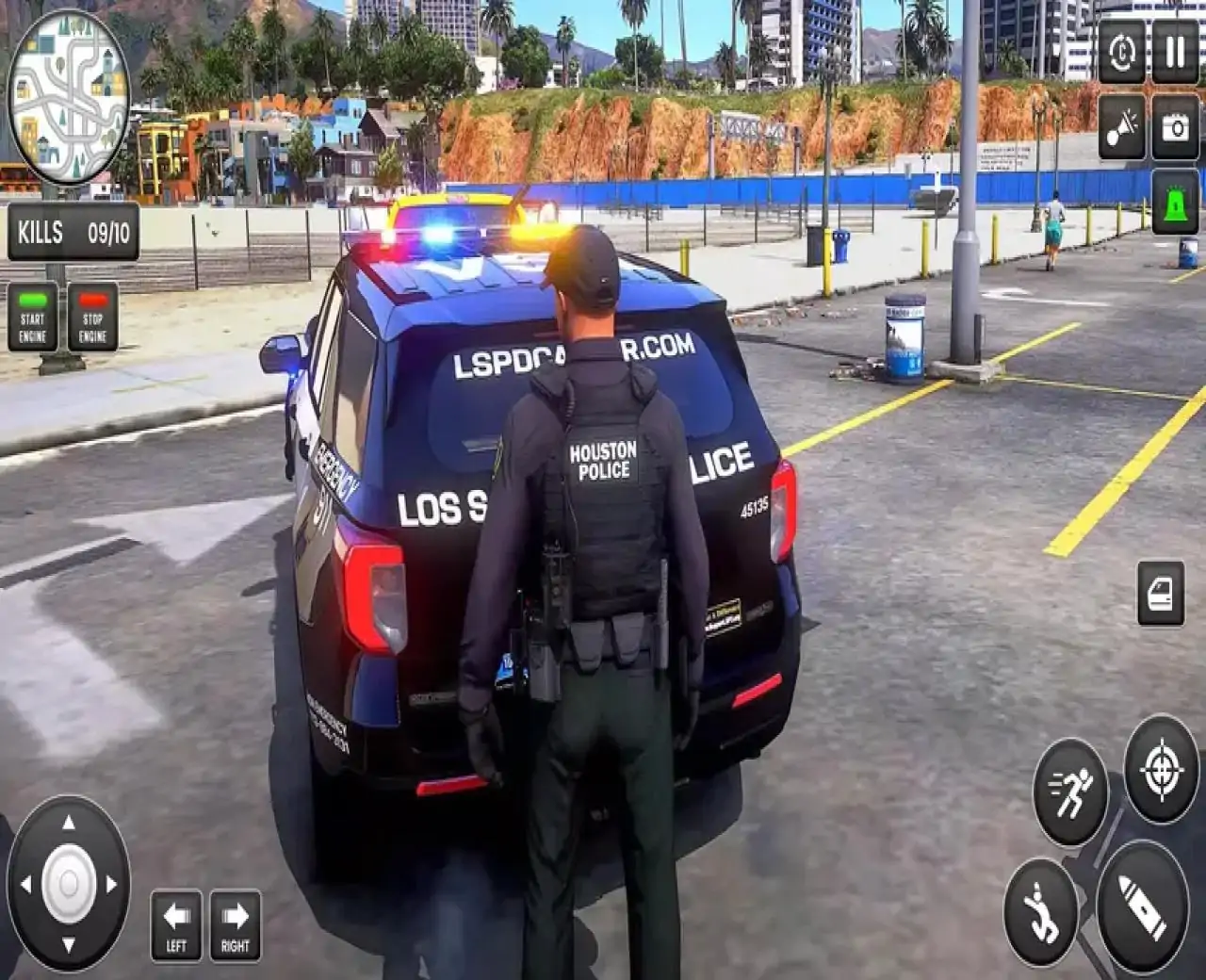The image size is (1206, 980).
Task: Toggle STOP ENGINE to shut off vehicle
Action: 90,318
